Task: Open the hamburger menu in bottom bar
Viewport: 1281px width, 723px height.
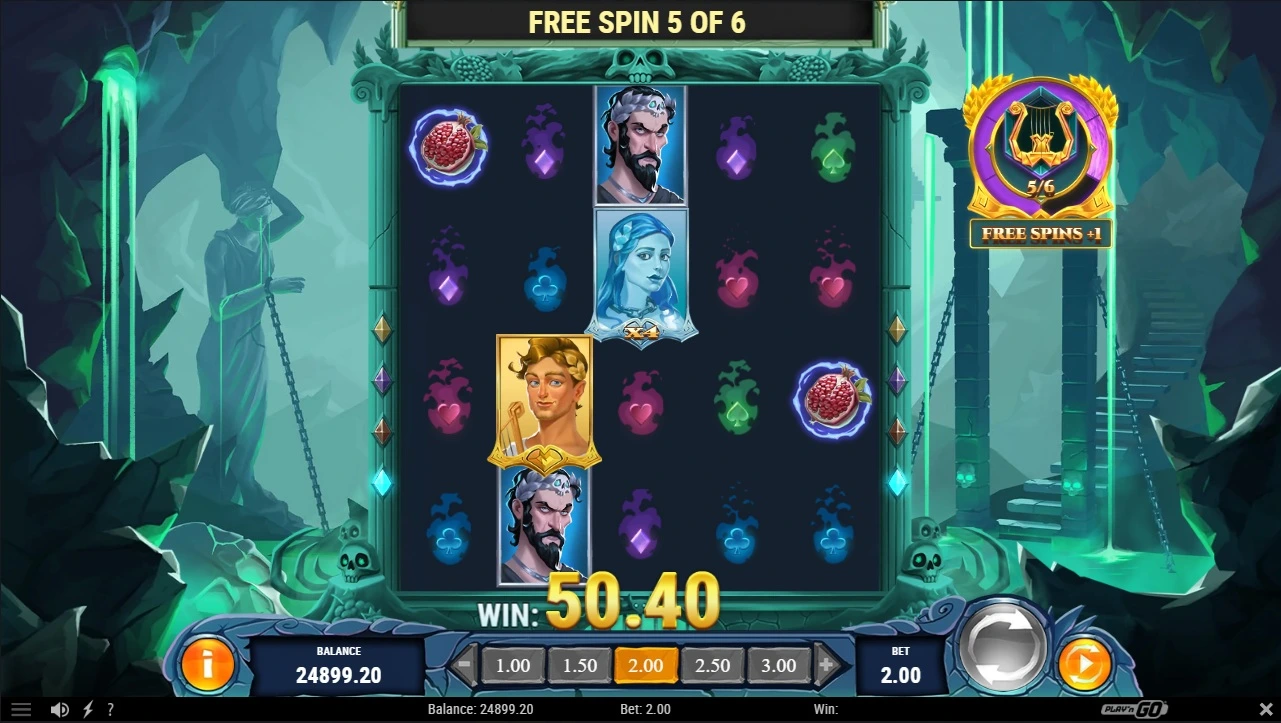Action: (21, 709)
